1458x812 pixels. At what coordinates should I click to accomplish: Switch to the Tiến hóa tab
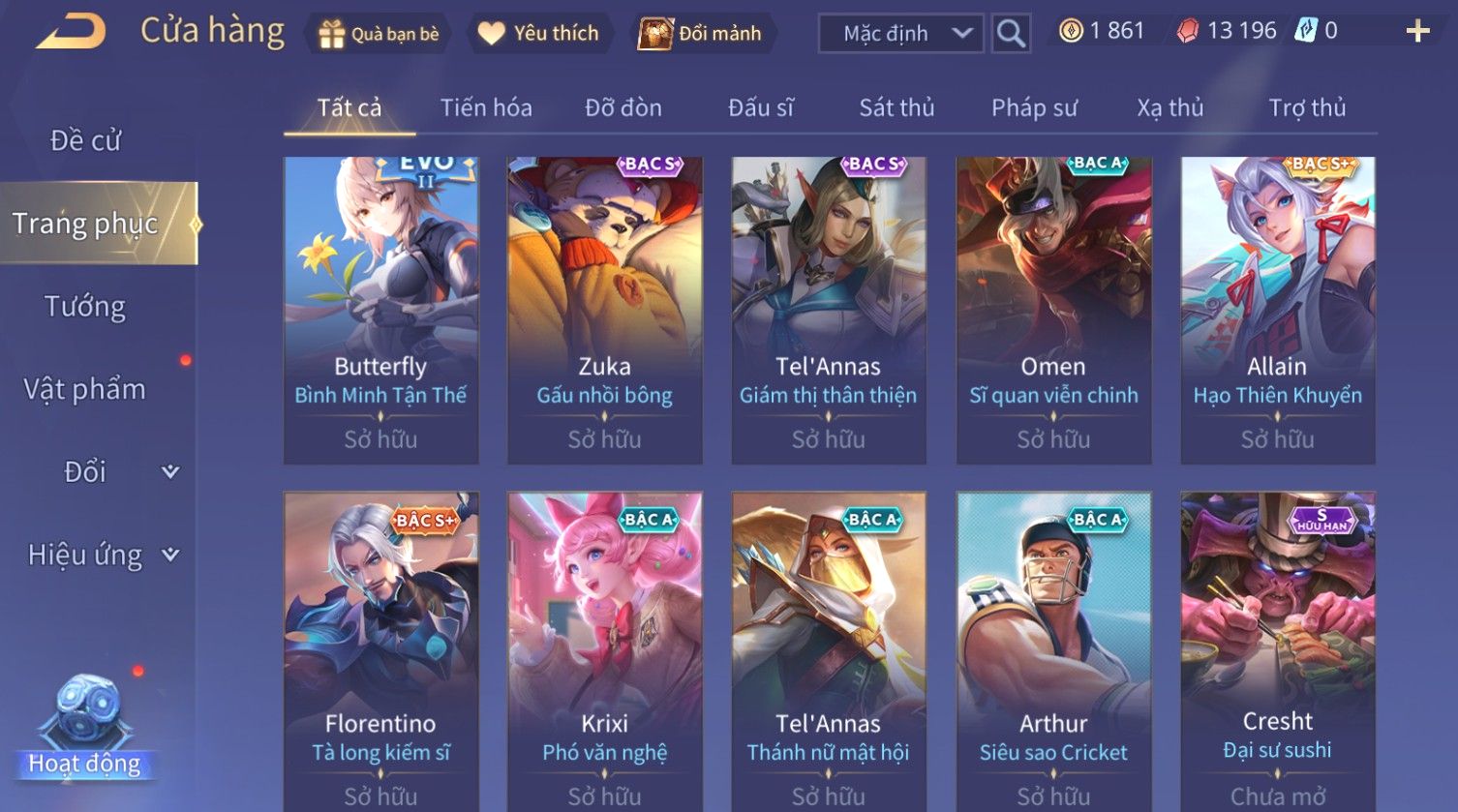pos(486,107)
